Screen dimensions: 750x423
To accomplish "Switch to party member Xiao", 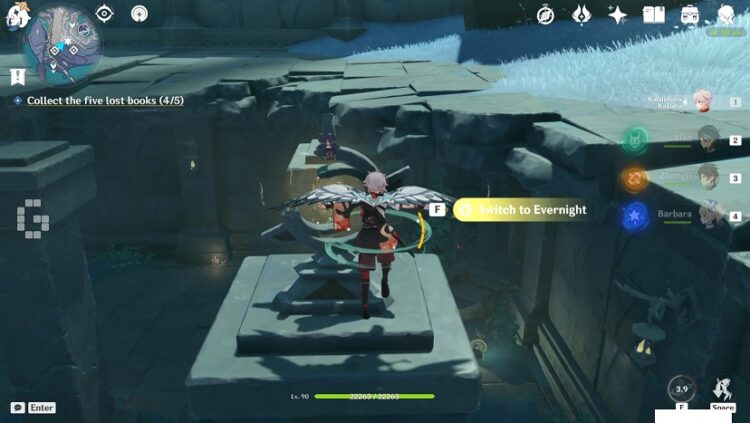I will pyautogui.click(x=709, y=138).
